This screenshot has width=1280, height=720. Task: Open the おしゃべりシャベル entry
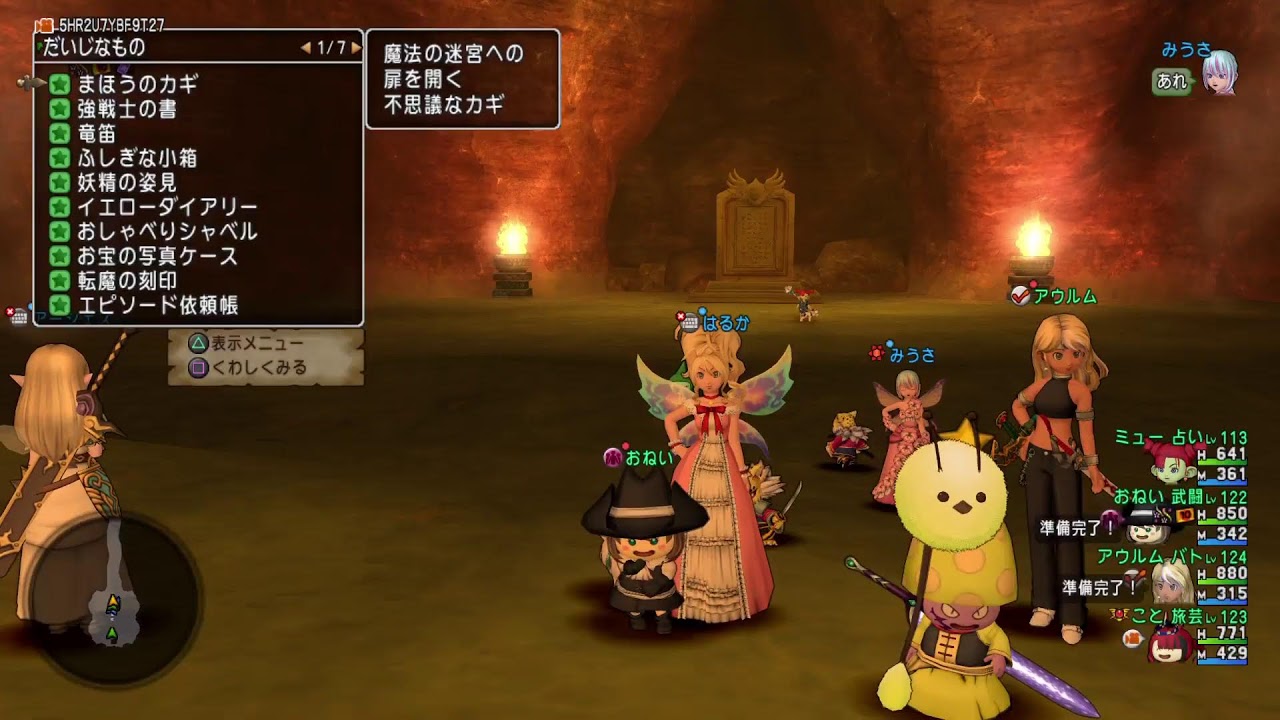pos(167,232)
